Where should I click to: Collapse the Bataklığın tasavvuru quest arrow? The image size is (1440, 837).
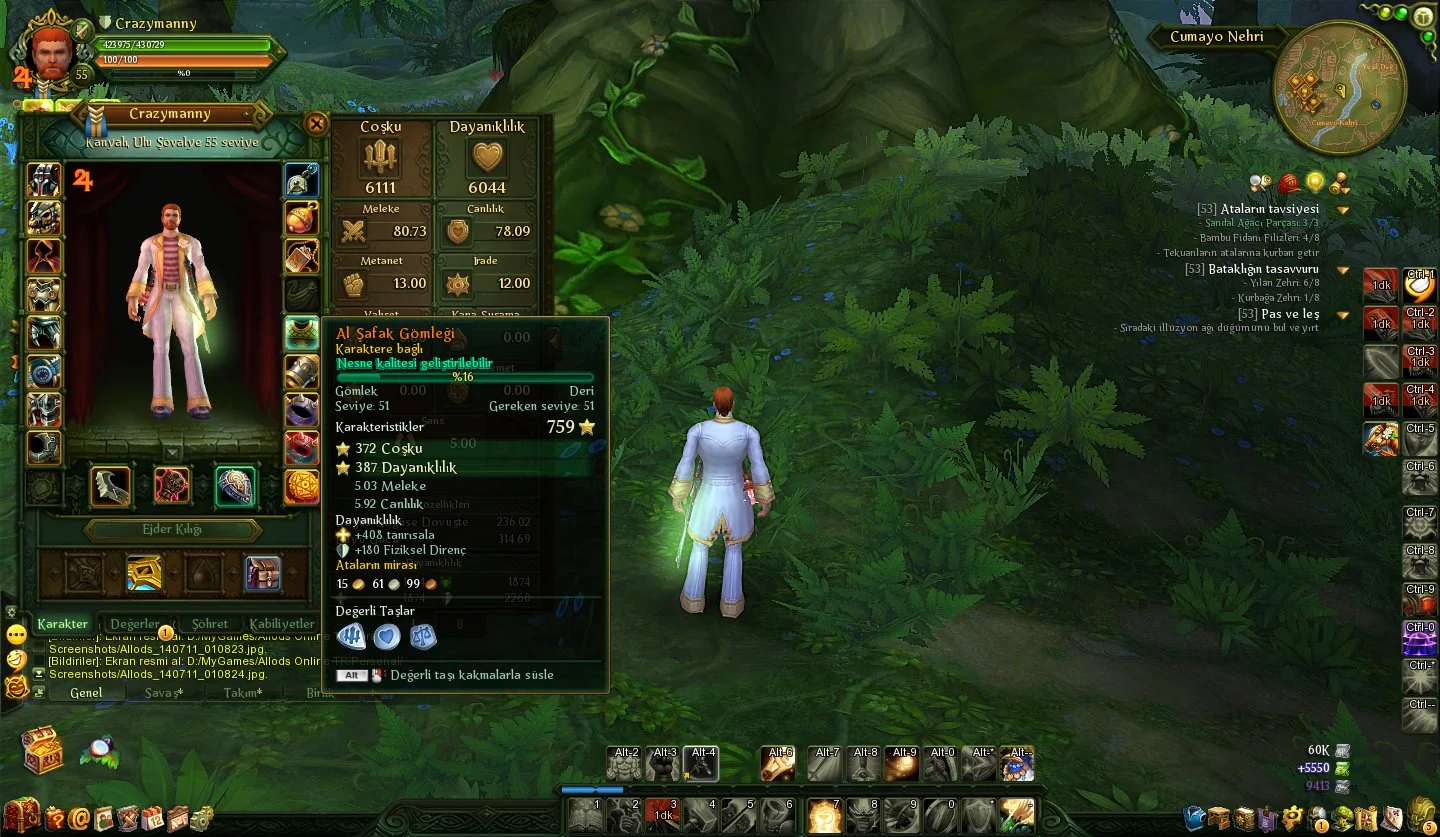coord(1343,270)
